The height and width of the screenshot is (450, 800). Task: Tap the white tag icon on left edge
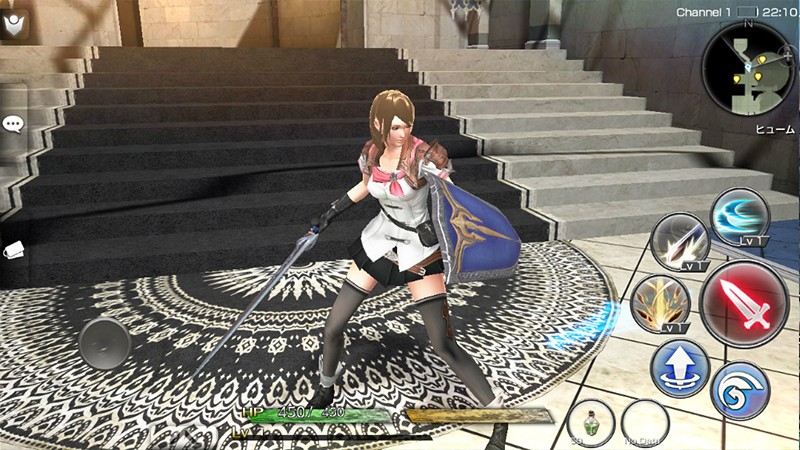click(x=13, y=251)
